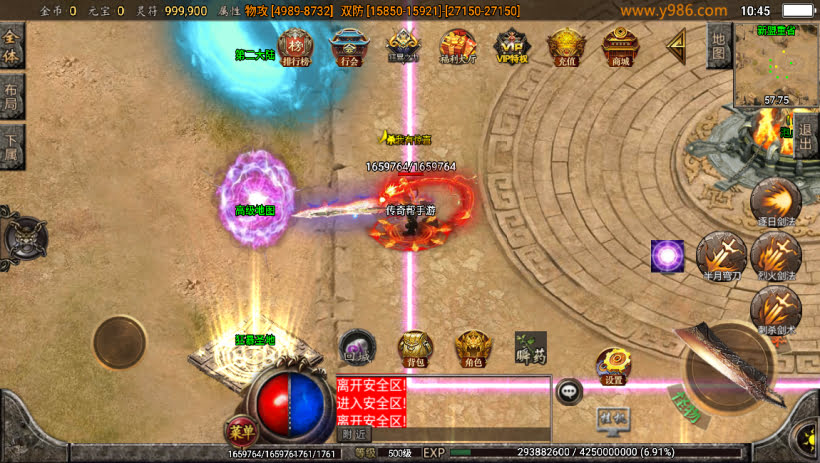Open the chat speech bubble button
Image resolution: width=820 pixels, height=463 pixels.
coord(570,391)
